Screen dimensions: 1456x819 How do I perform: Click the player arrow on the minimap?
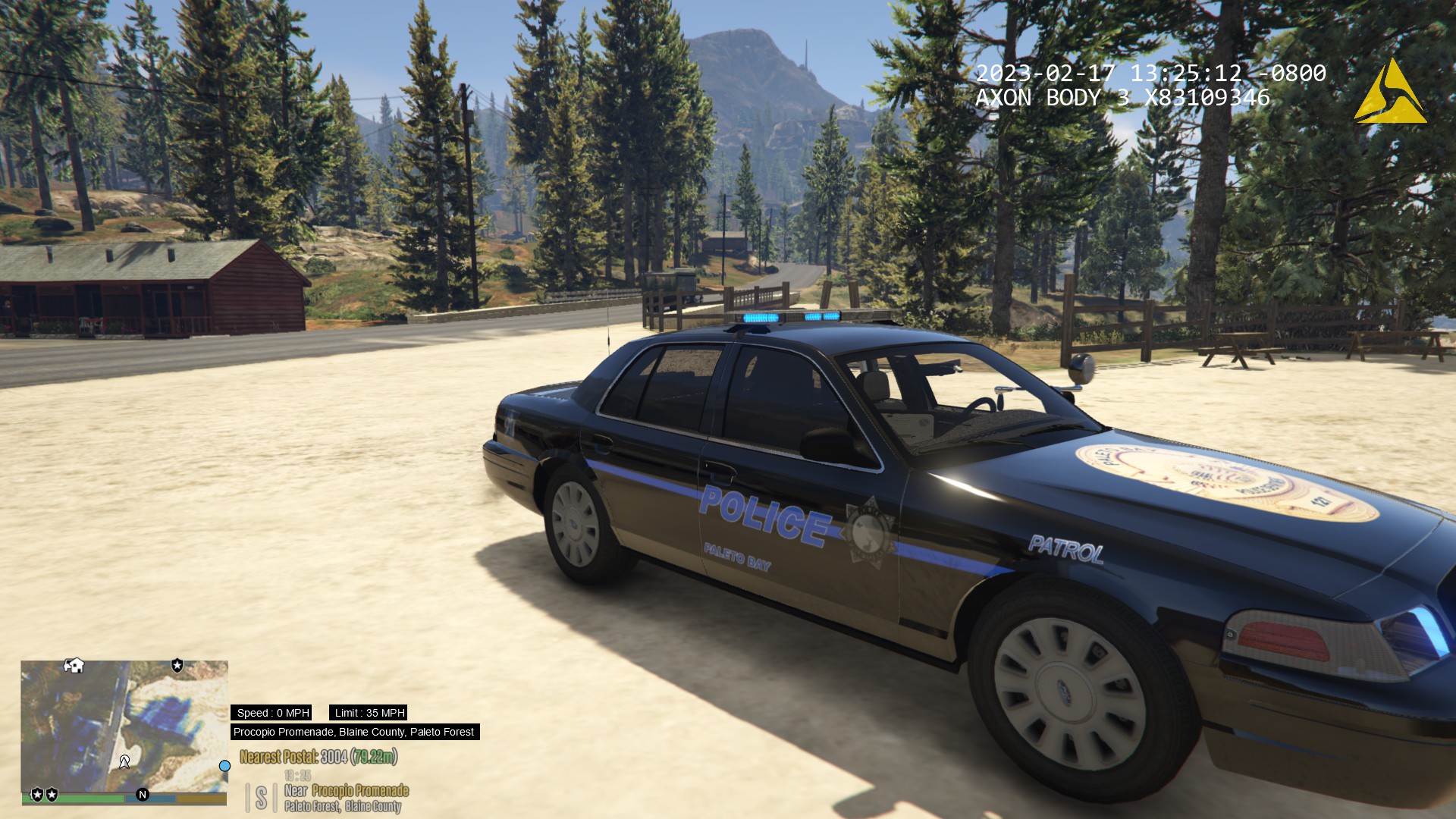tap(124, 761)
